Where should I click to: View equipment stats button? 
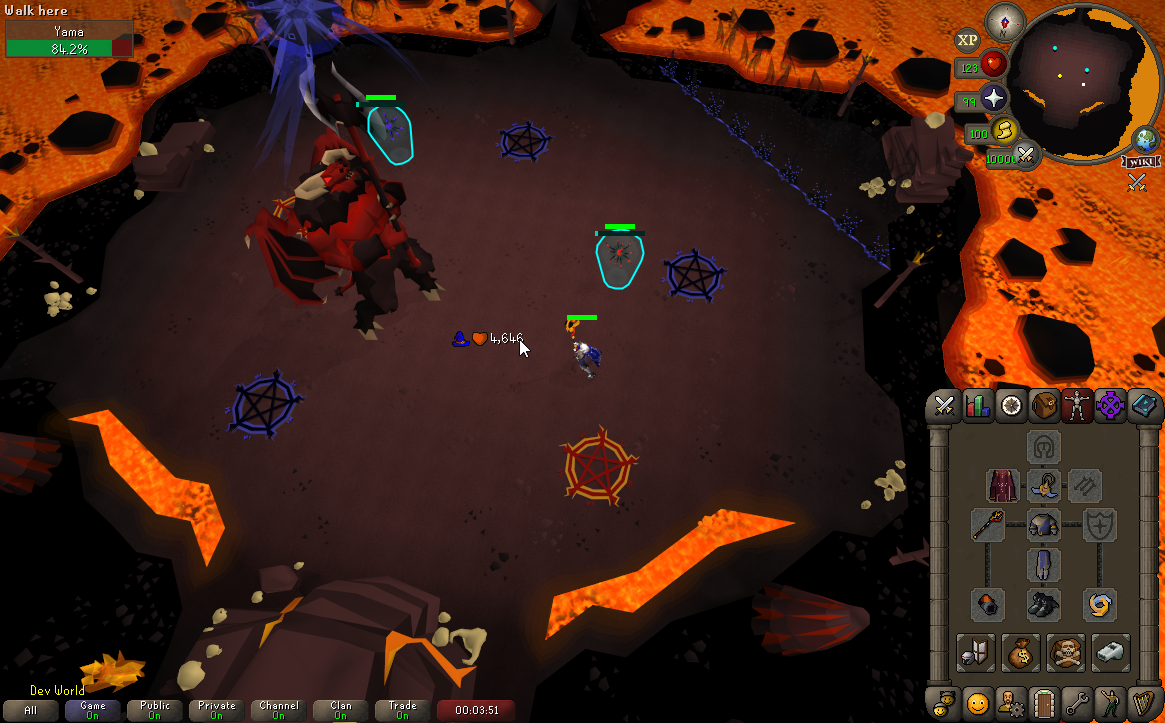pos(975,652)
